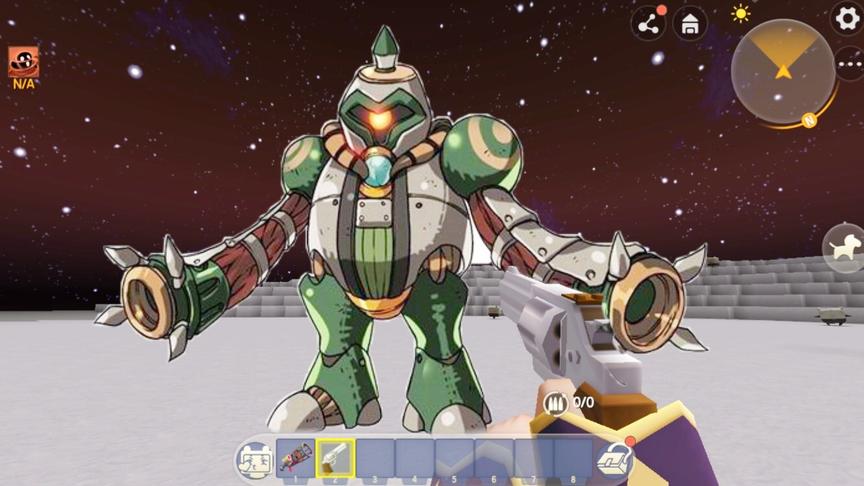Image resolution: width=864 pixels, height=486 pixels.
Task: Open the backpack button left of the hotbar
Action: click(x=253, y=460)
